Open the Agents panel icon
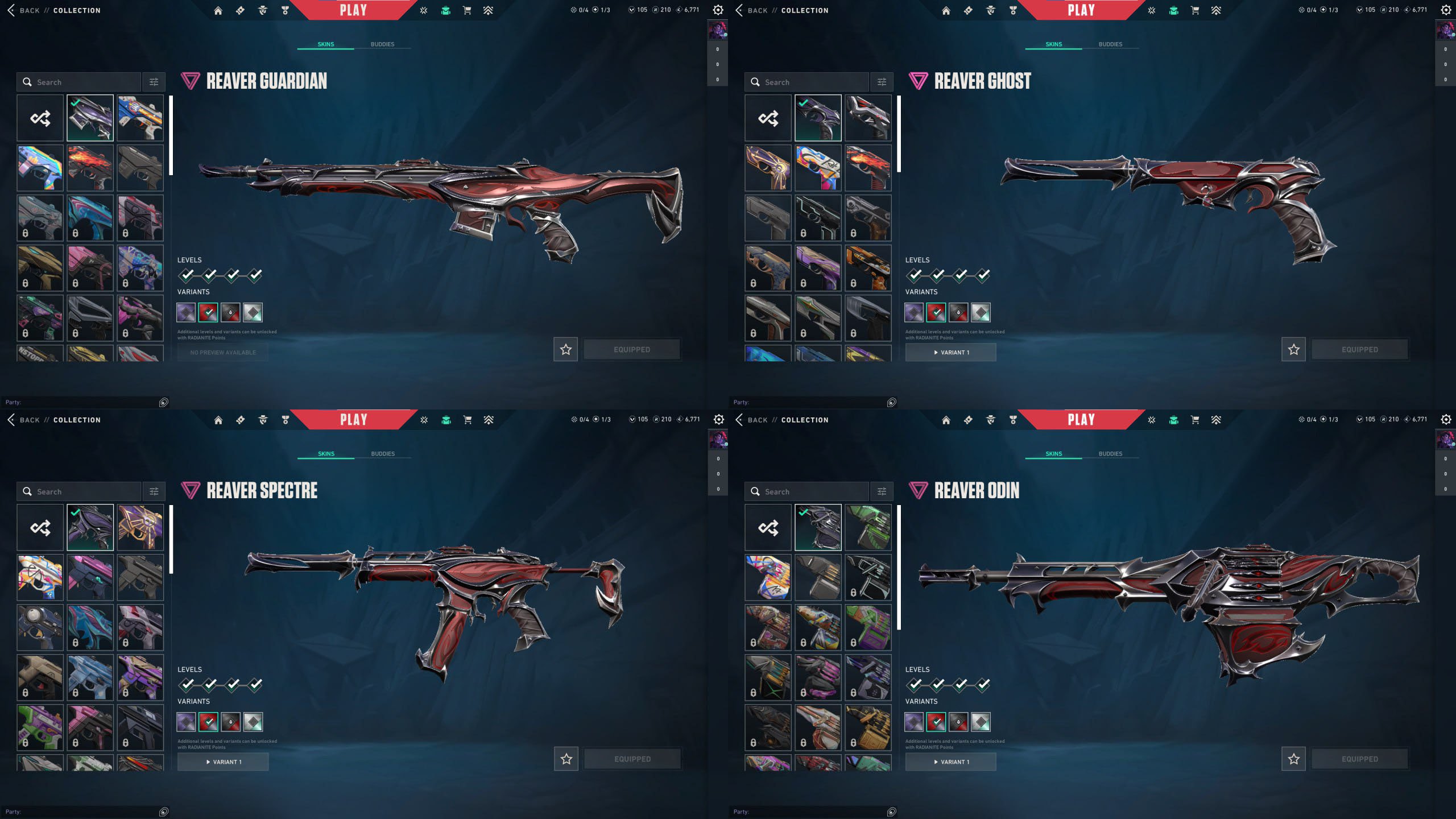 pyautogui.click(x=261, y=10)
